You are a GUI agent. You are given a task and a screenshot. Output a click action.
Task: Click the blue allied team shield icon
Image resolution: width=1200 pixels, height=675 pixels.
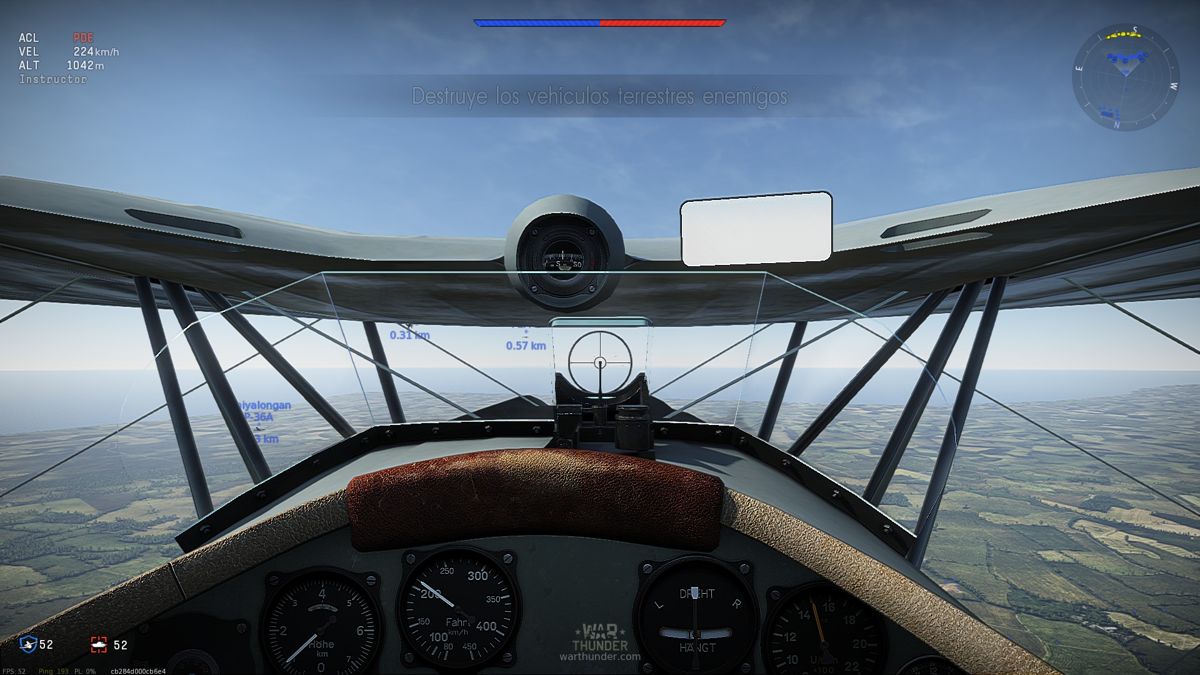(x=27, y=645)
